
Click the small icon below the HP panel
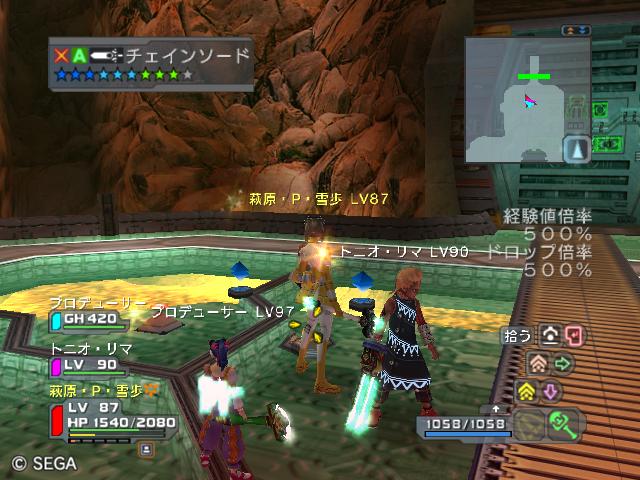[146, 451]
